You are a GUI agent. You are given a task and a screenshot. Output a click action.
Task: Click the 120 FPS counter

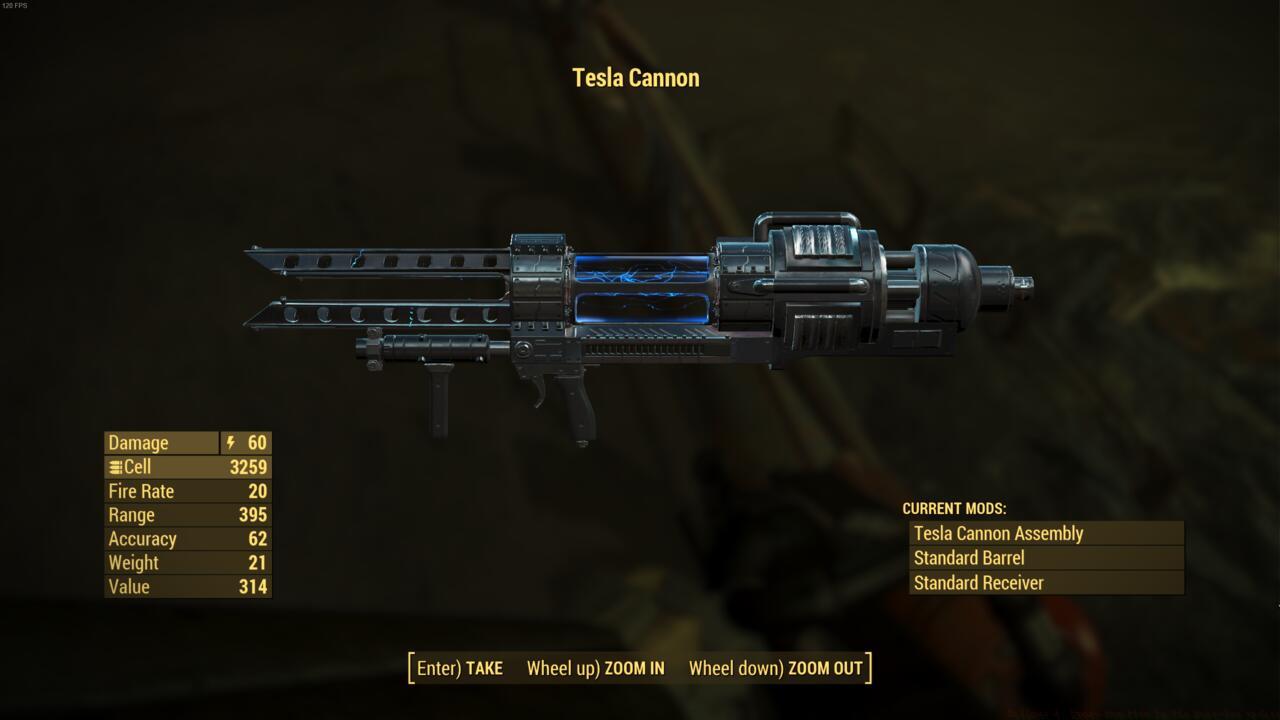tap(17, 6)
